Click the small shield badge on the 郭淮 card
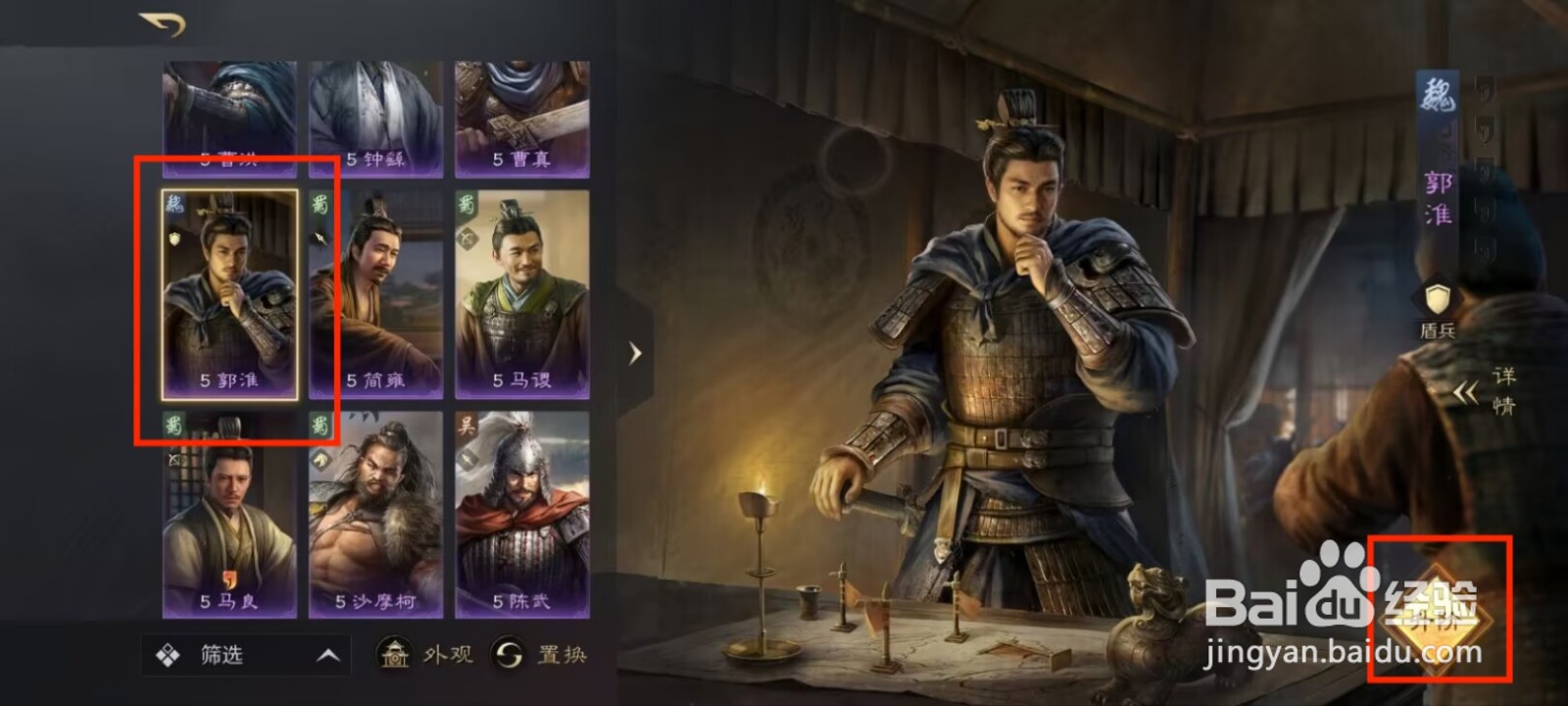Image resolution: width=1568 pixels, height=706 pixels. tap(172, 238)
